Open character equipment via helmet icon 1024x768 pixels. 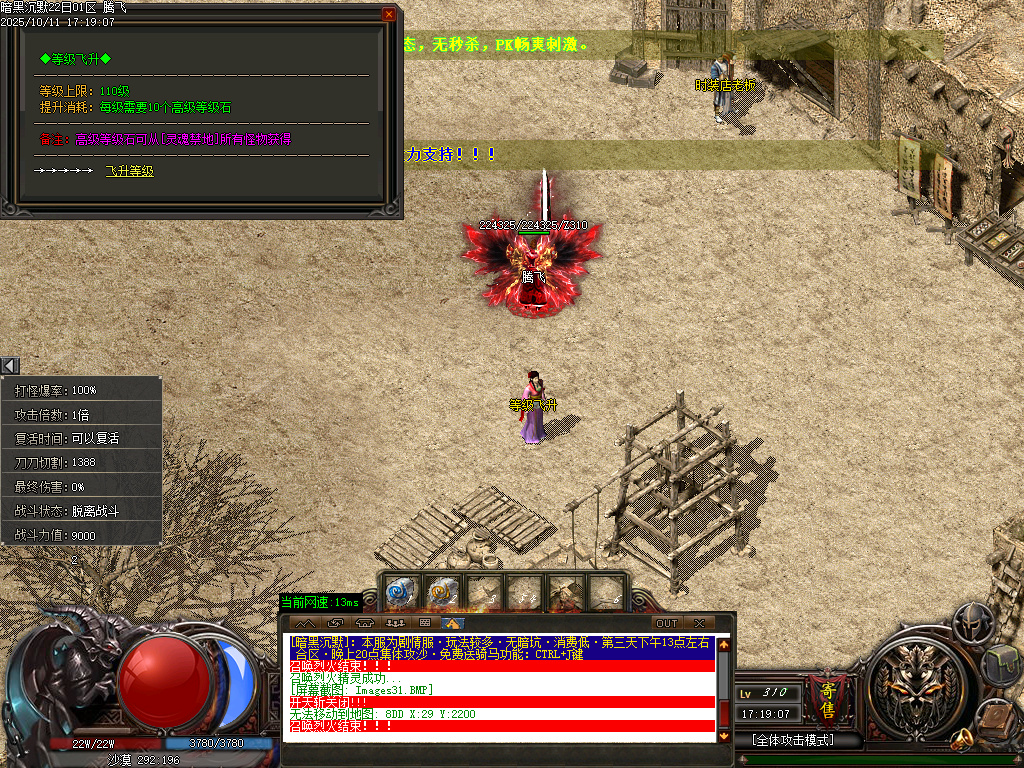coord(972,623)
